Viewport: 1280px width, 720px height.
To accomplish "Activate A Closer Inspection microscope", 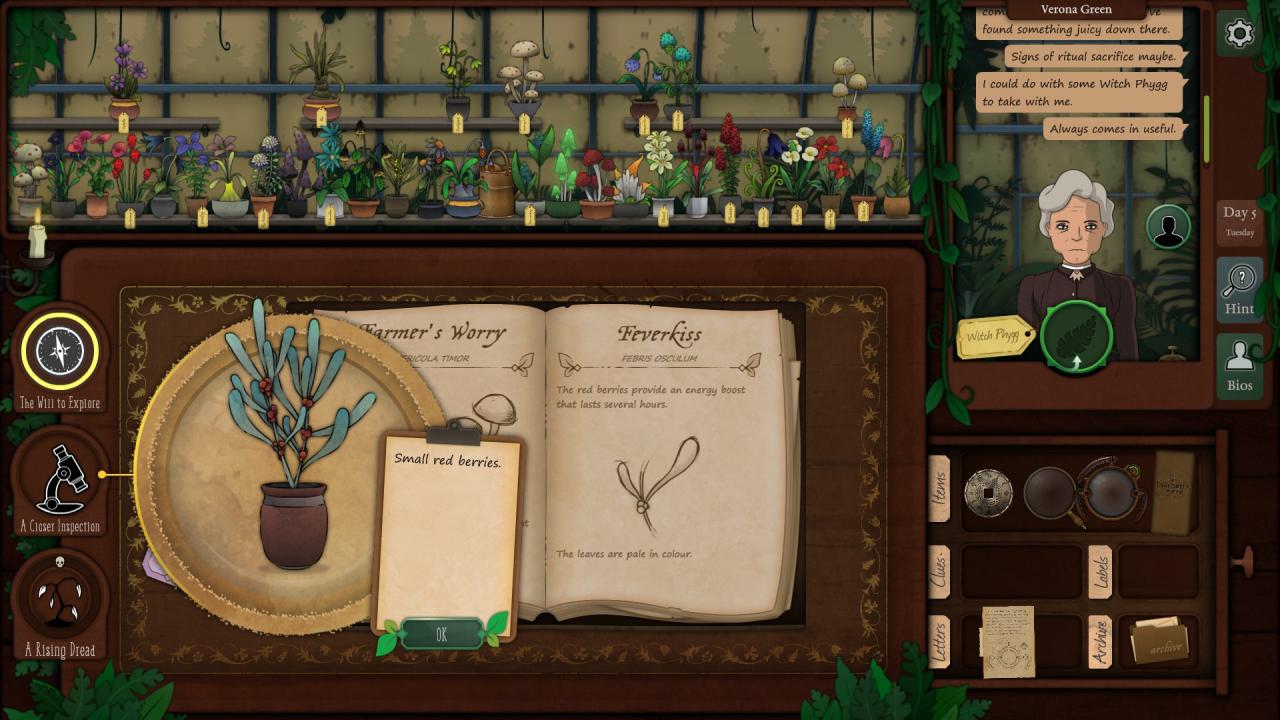I will tap(60, 477).
